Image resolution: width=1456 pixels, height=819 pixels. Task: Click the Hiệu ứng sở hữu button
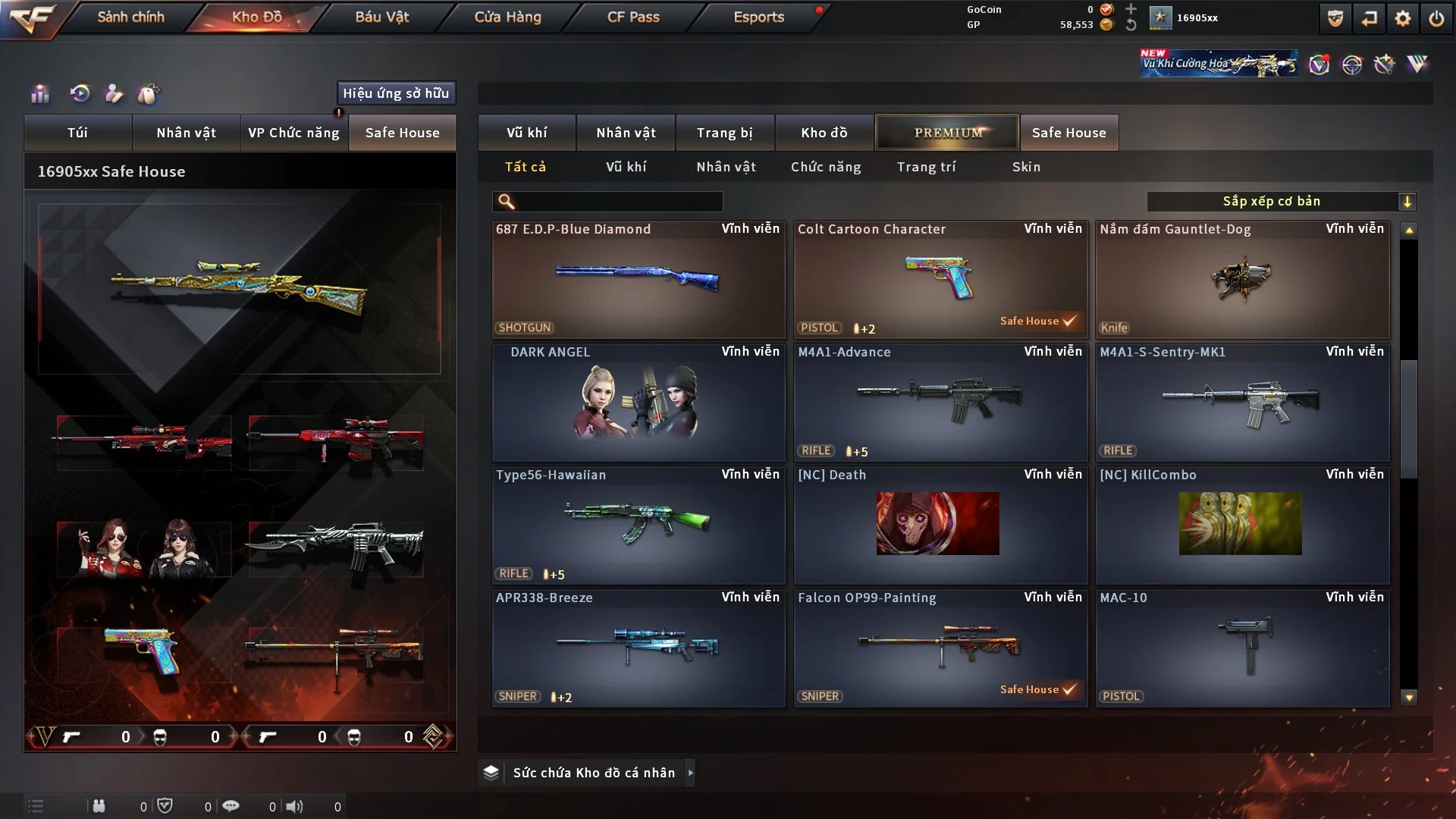[x=396, y=93]
